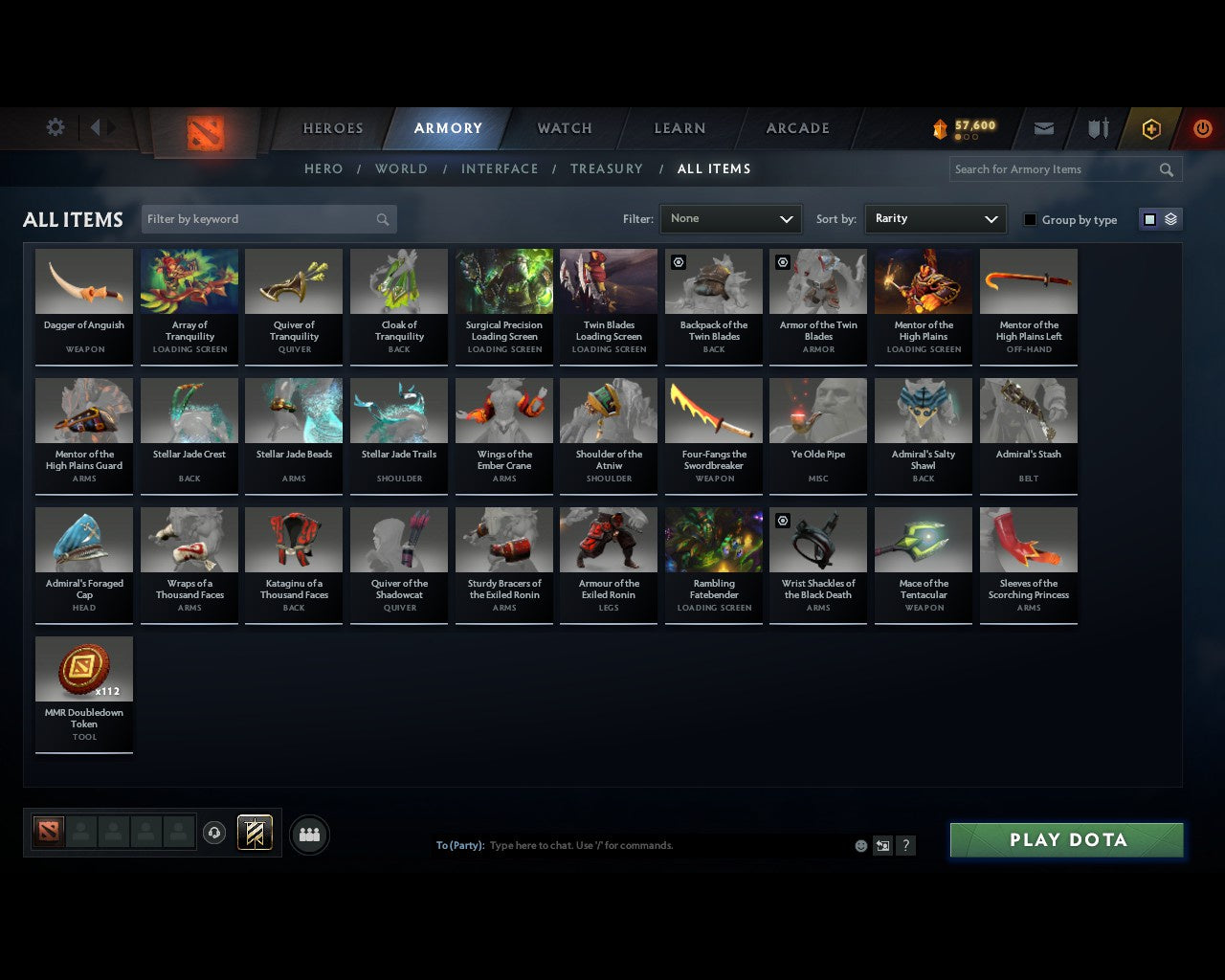1225x980 pixels.
Task: Open the friends list with the people icon
Action: [308, 834]
